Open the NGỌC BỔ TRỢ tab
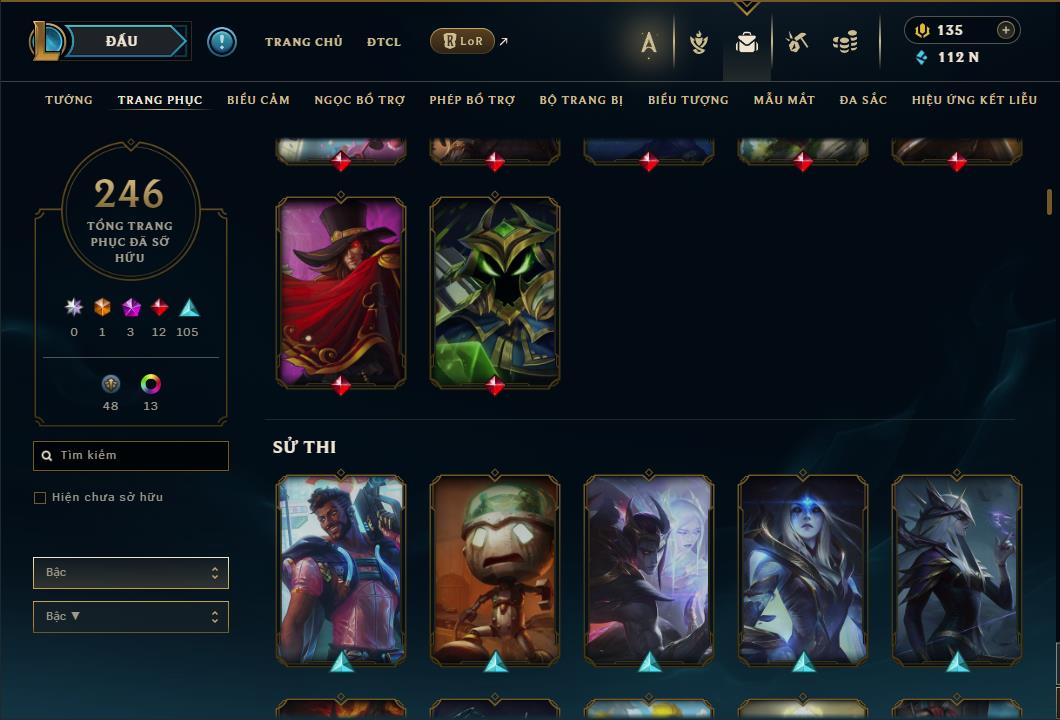The height and width of the screenshot is (720, 1060). coord(359,100)
